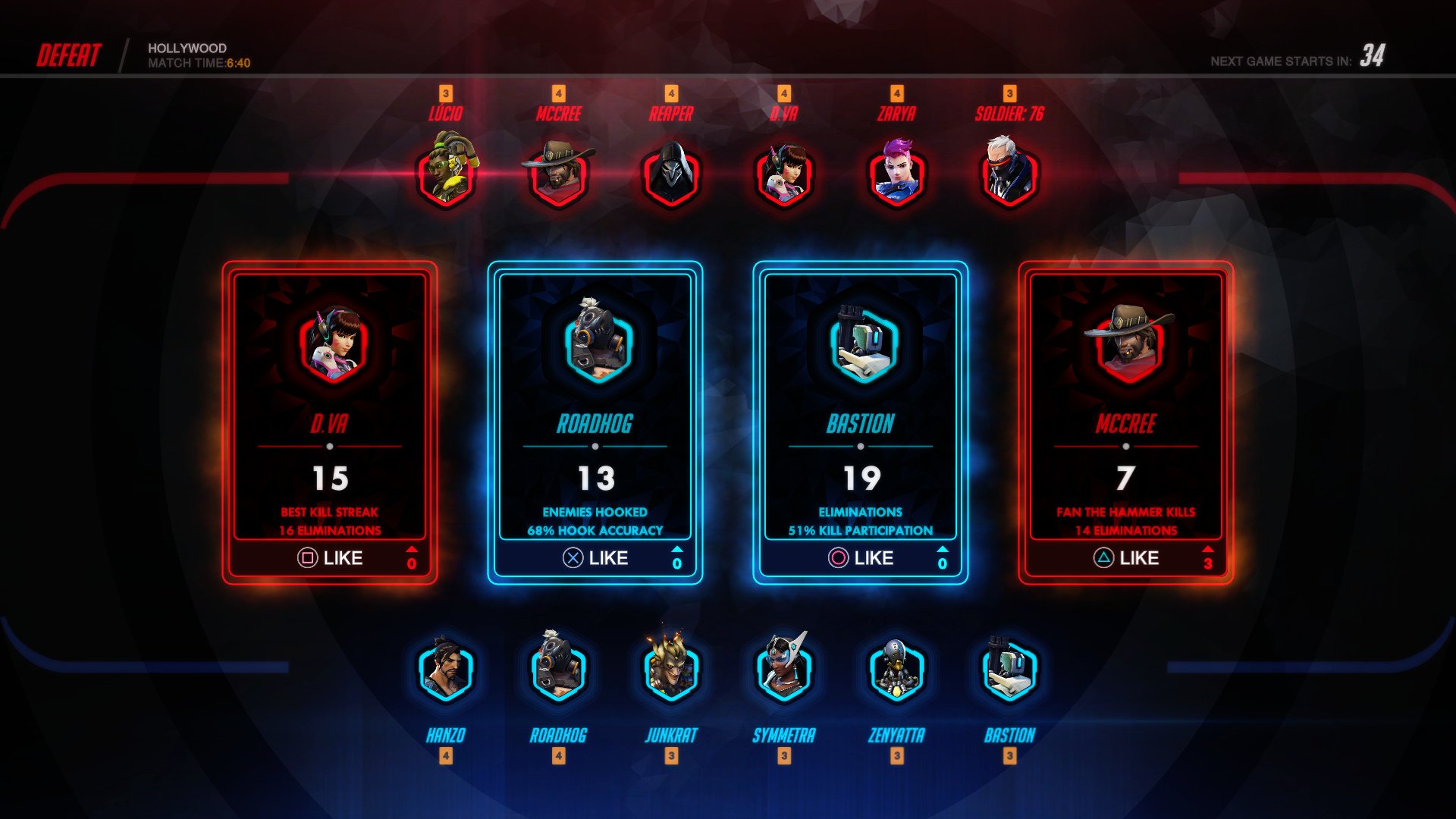
Task: Like Bastion's 19 eliminations card
Action: [x=861, y=559]
